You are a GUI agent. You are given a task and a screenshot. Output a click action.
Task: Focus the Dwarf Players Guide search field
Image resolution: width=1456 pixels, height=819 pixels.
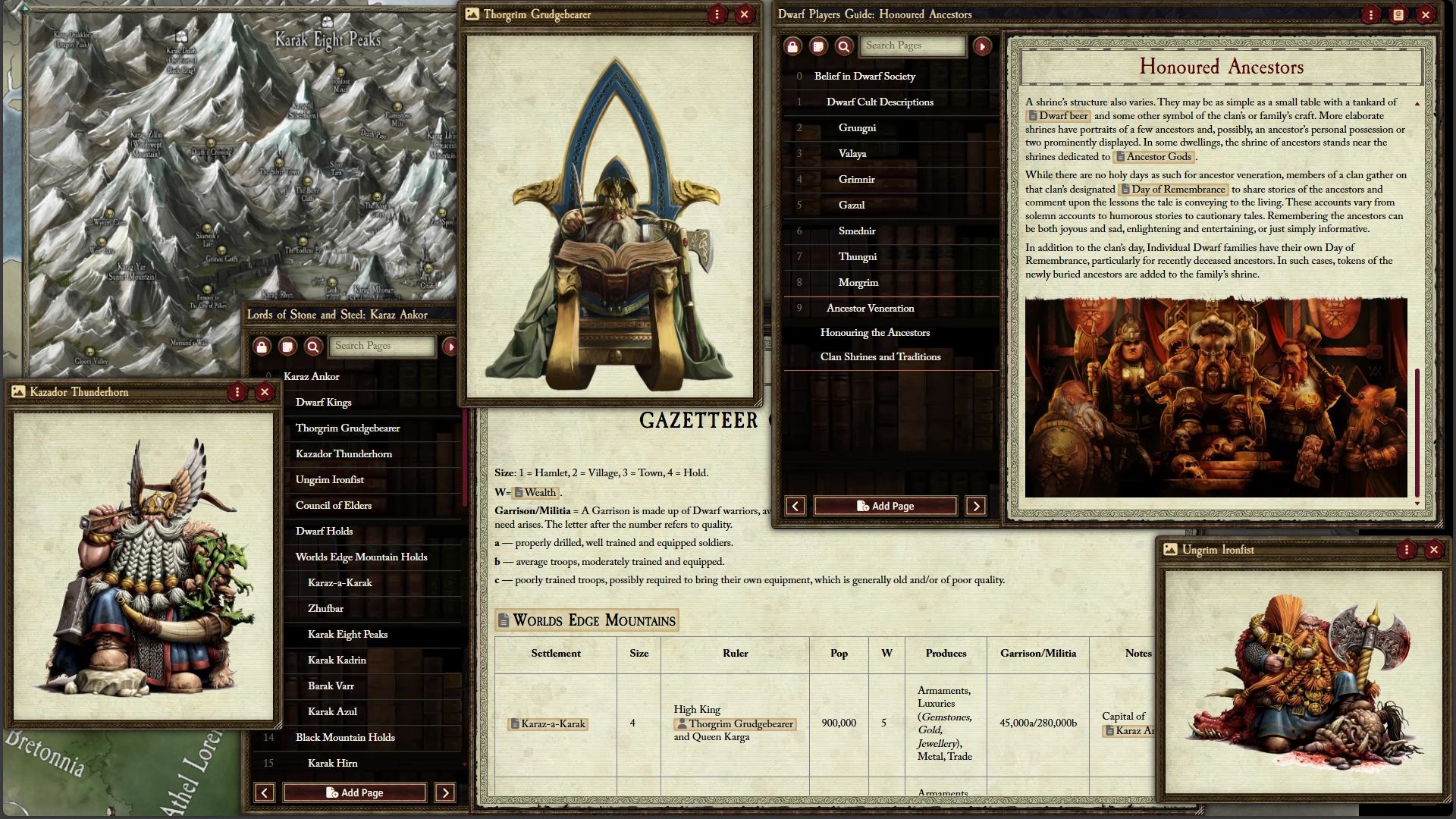(x=915, y=45)
